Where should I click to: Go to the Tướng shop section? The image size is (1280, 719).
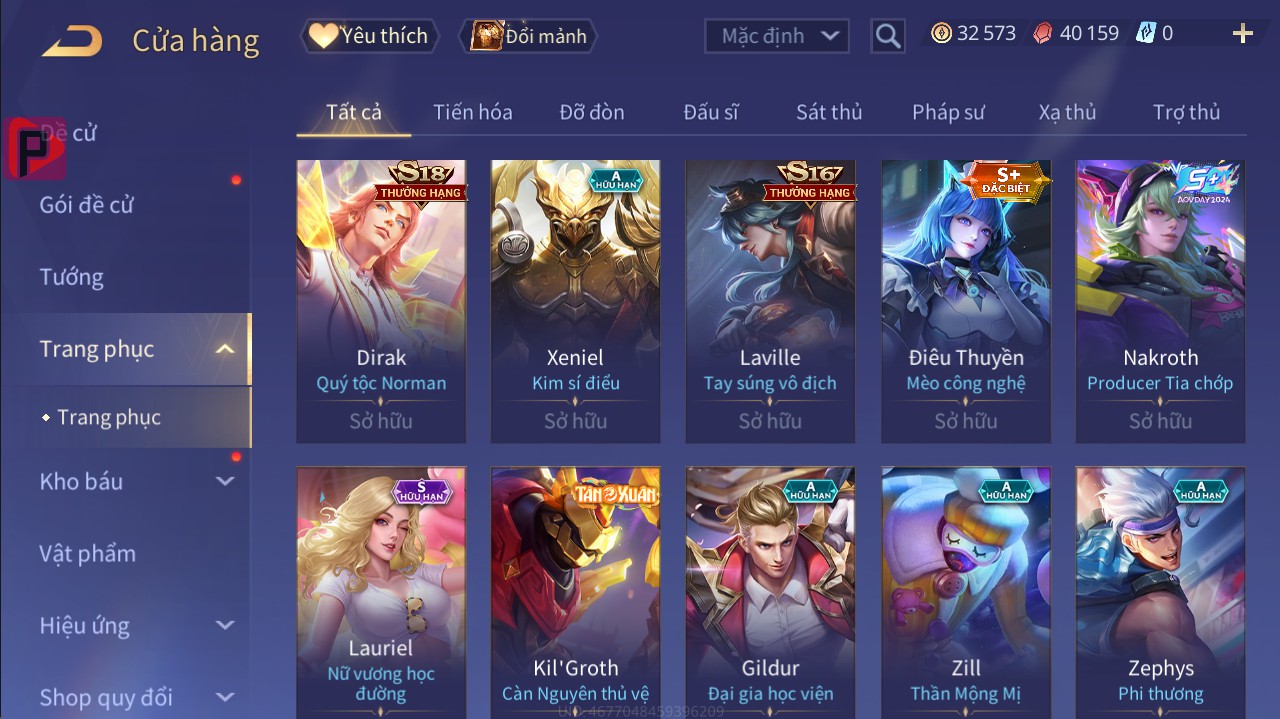72,277
